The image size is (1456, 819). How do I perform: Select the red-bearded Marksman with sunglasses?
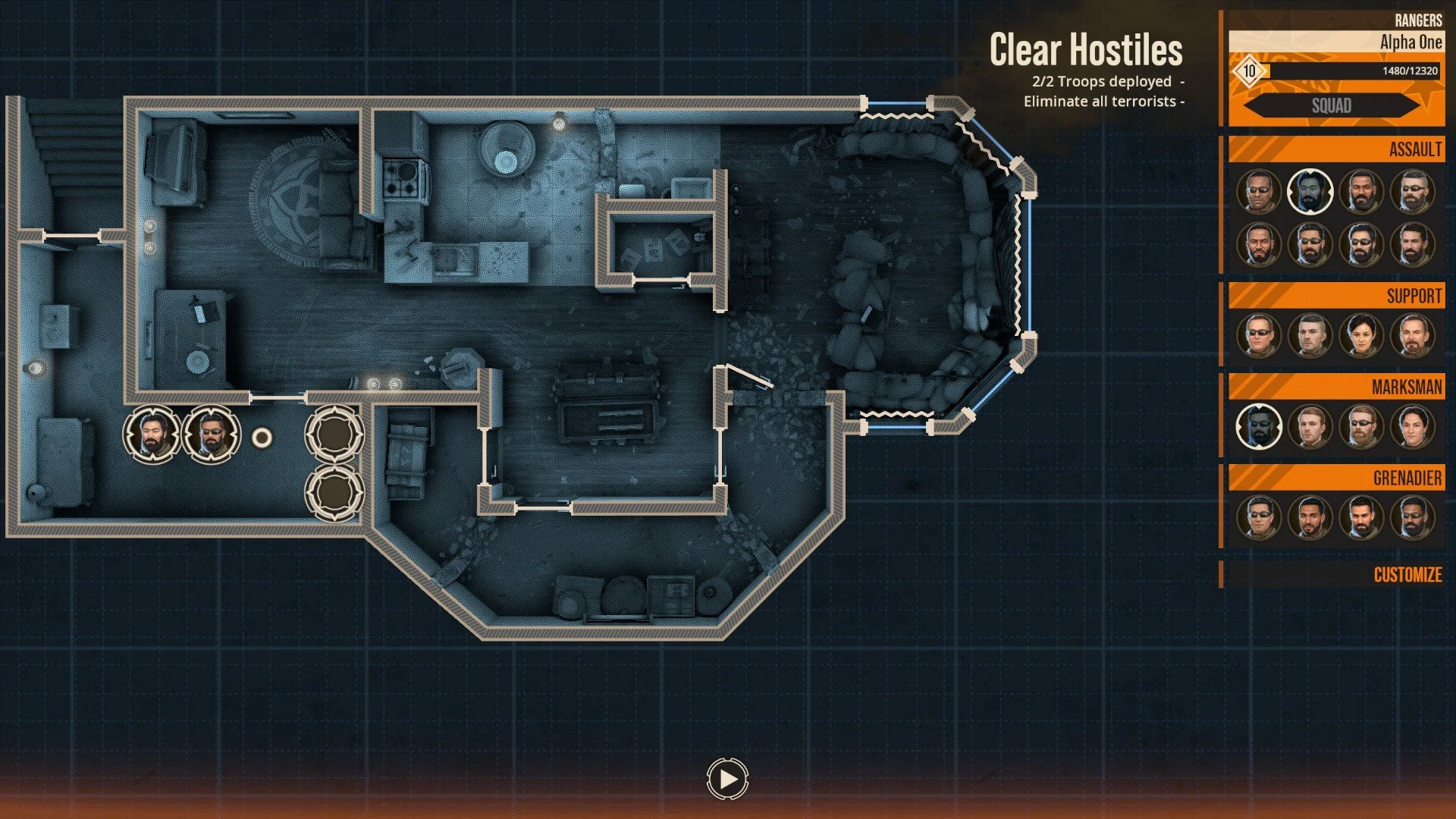pyautogui.click(x=1361, y=427)
